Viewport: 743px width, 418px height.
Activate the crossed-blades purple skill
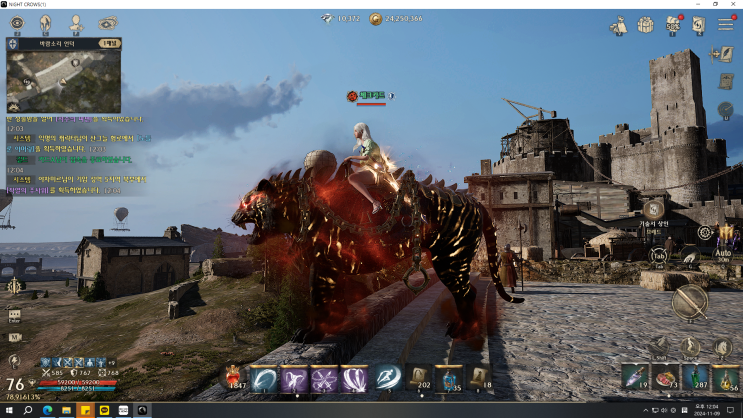coord(324,378)
